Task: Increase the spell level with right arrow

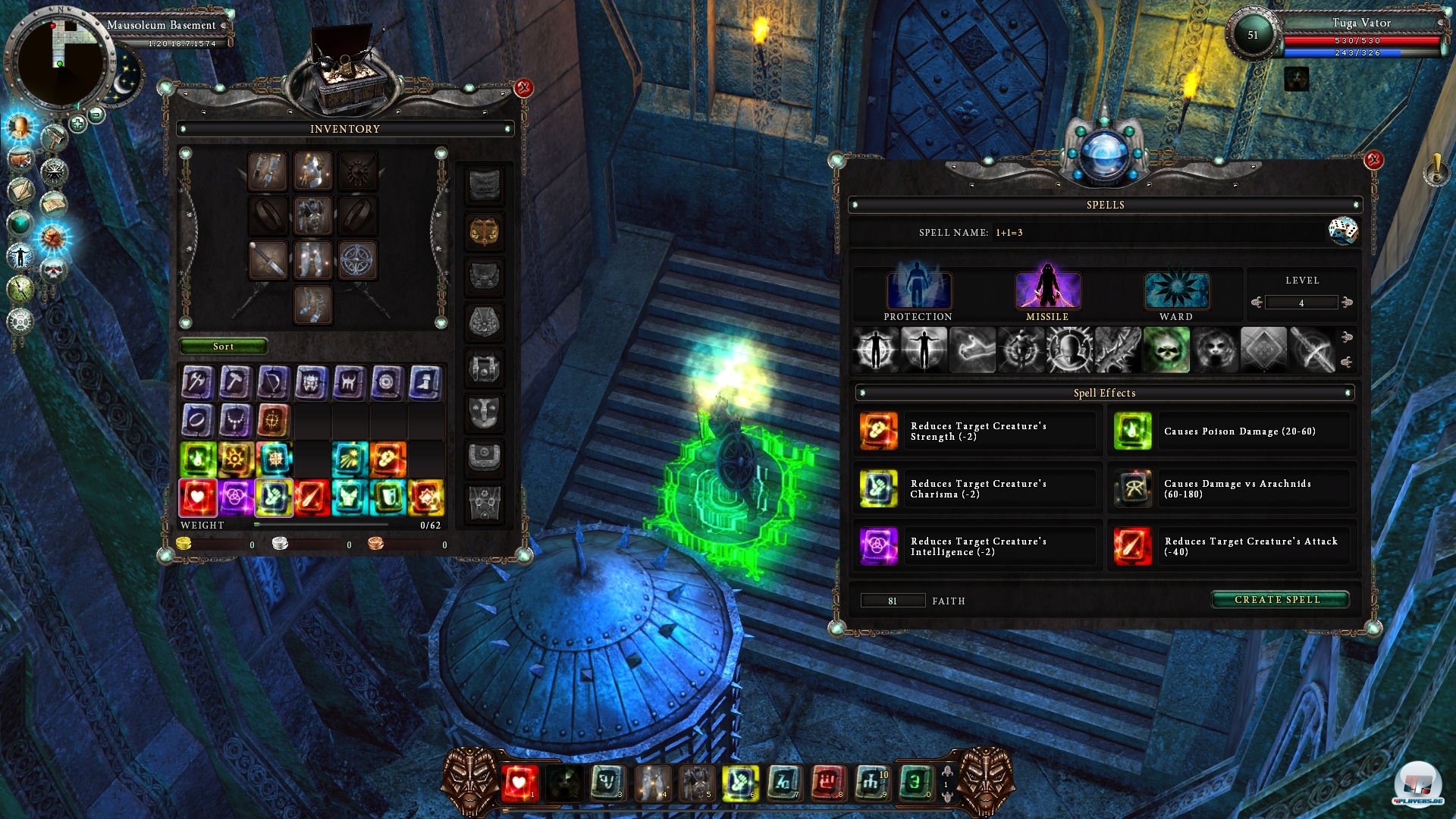Action: (1347, 303)
